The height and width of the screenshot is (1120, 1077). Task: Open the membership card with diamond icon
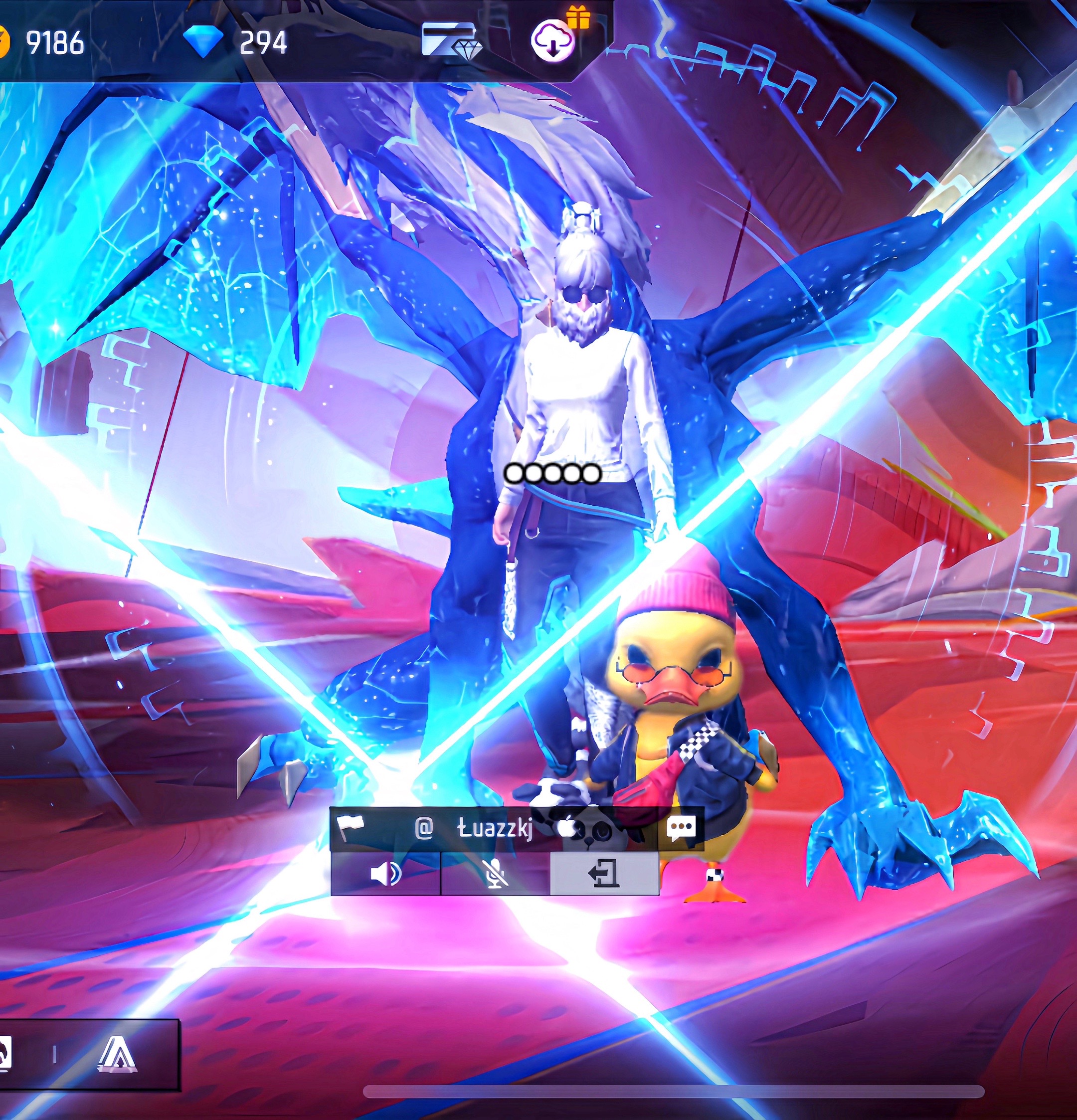[451, 41]
